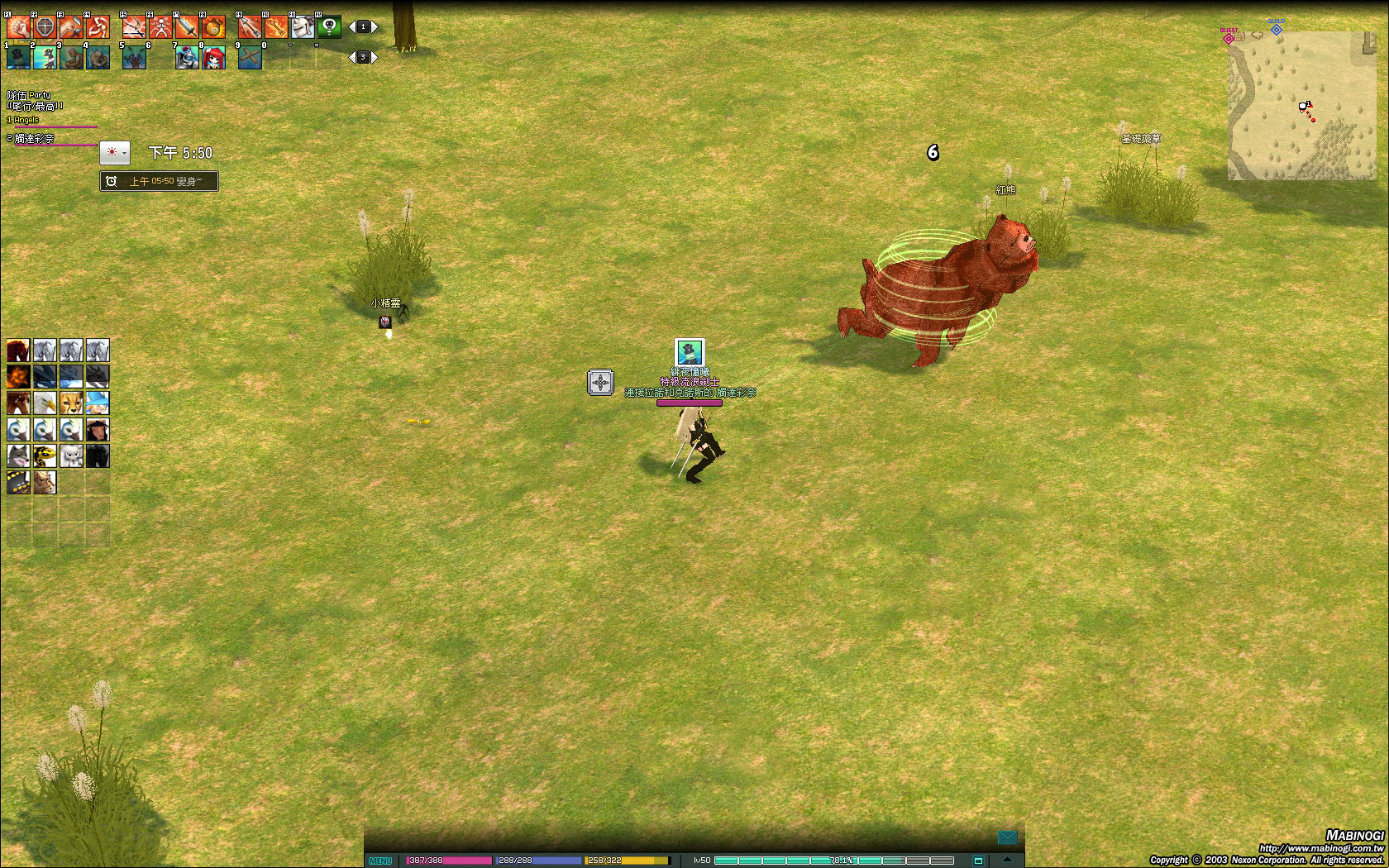Switch second hotbar to previous page

[351, 57]
